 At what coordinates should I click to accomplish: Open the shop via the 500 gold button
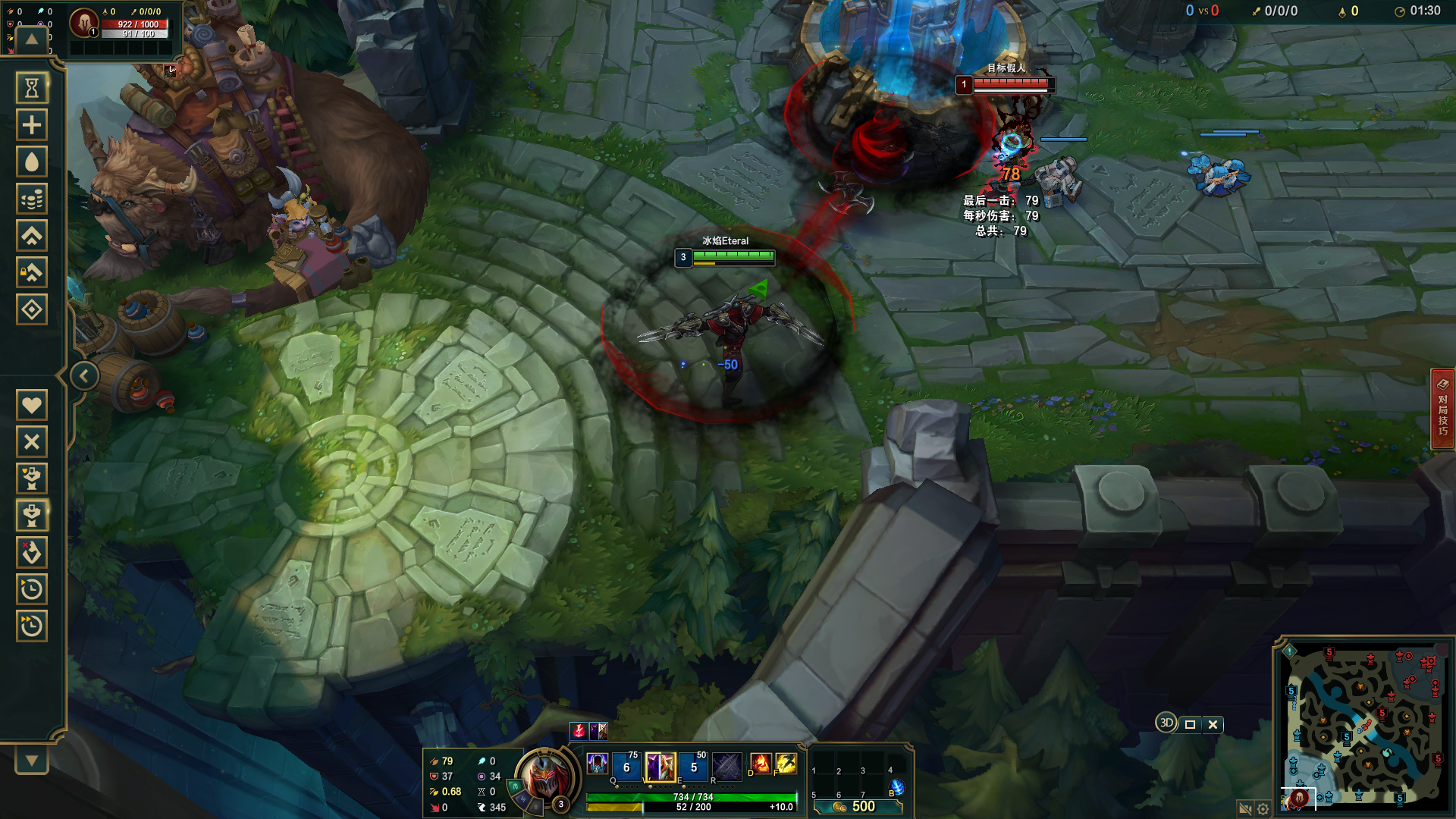pos(858,807)
